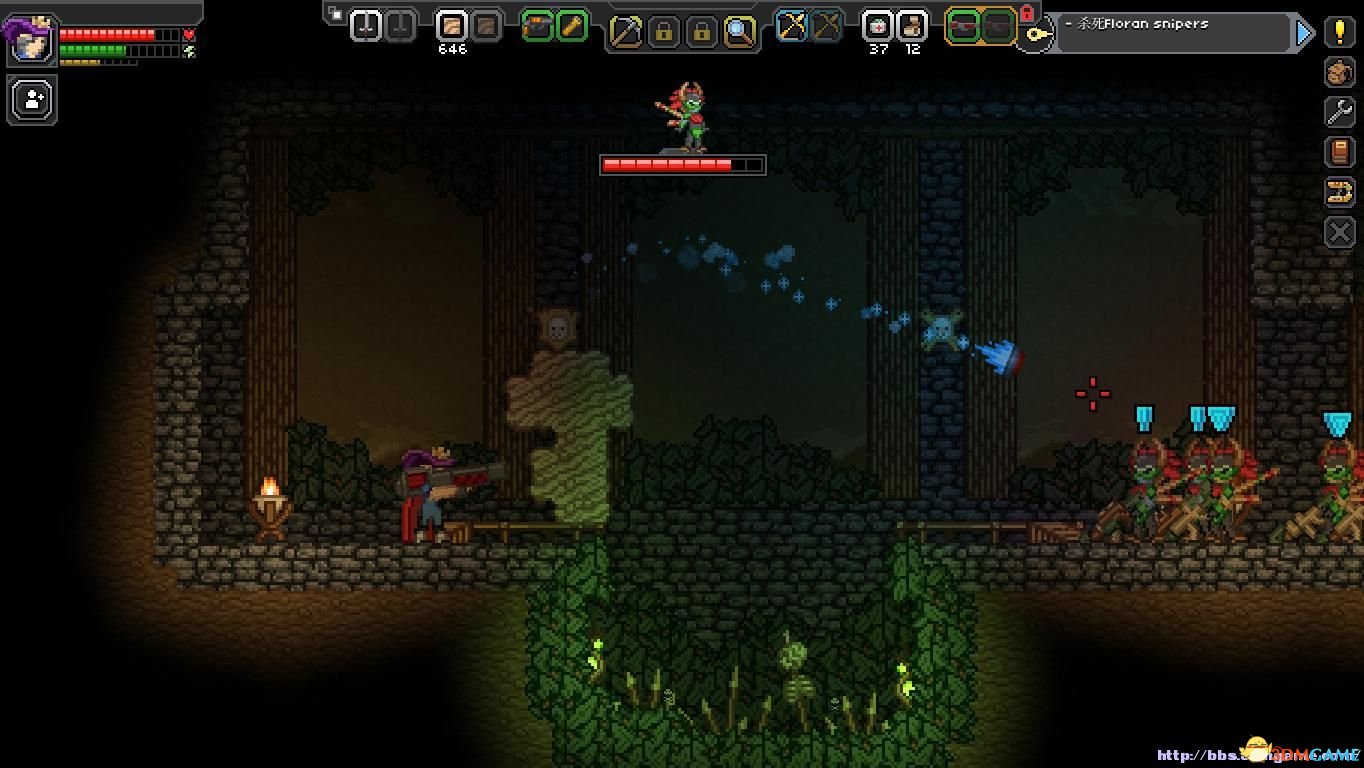The height and width of the screenshot is (768, 1364).
Task: Select the pickaxe matter manipulator tool
Action: [x=625, y=32]
